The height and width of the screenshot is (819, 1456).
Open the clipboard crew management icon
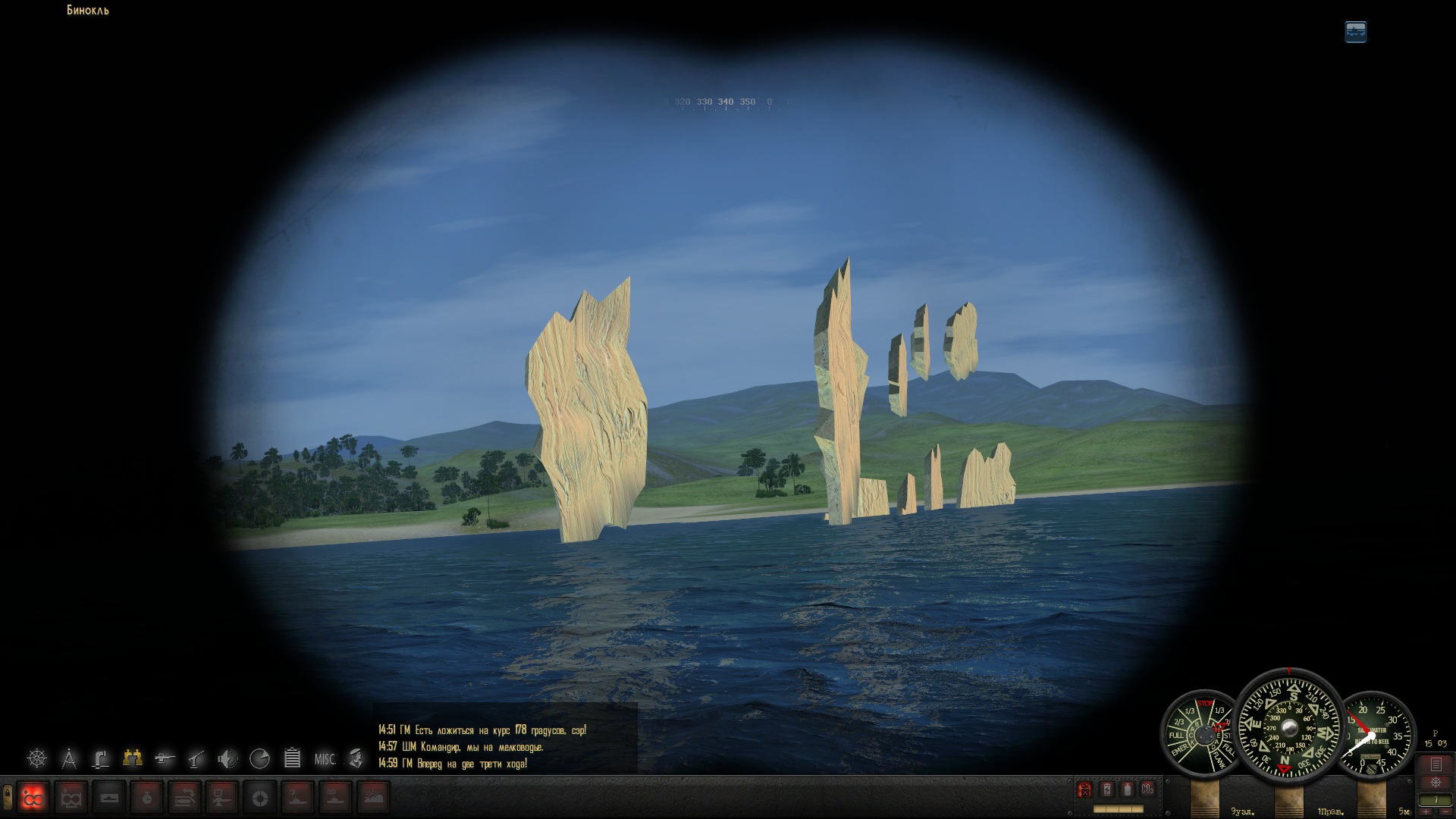[292, 758]
